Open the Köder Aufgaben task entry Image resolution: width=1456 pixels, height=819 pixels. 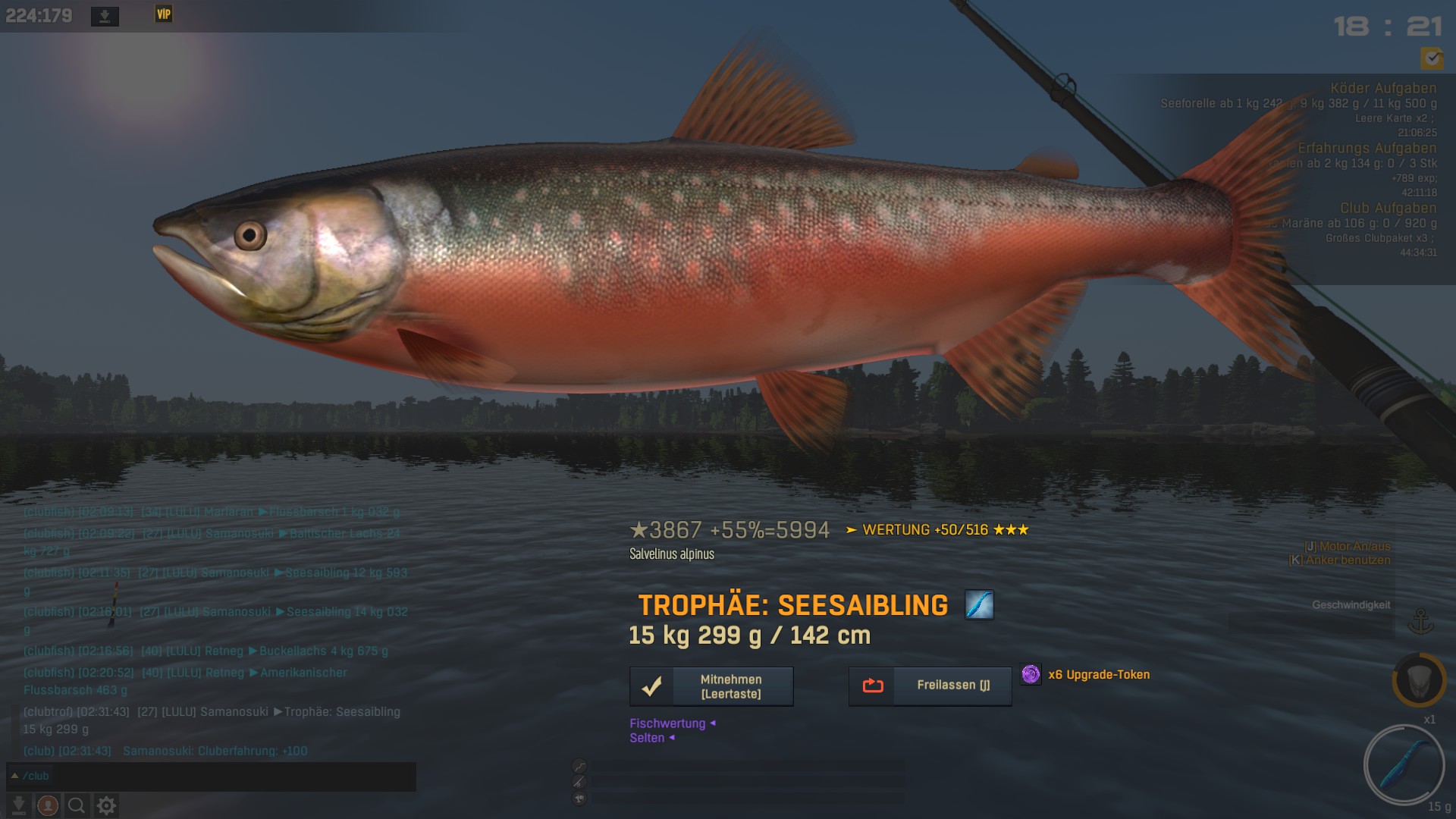[1382, 89]
